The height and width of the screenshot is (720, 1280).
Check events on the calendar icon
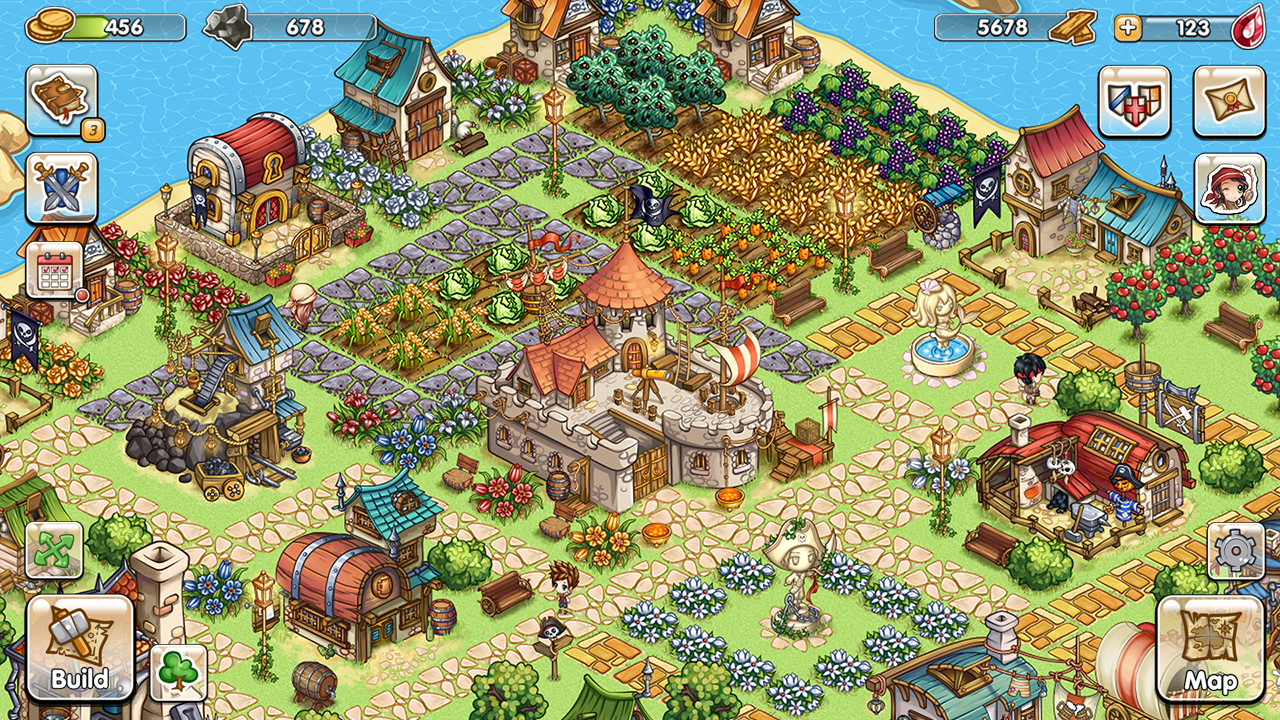[x=52, y=271]
